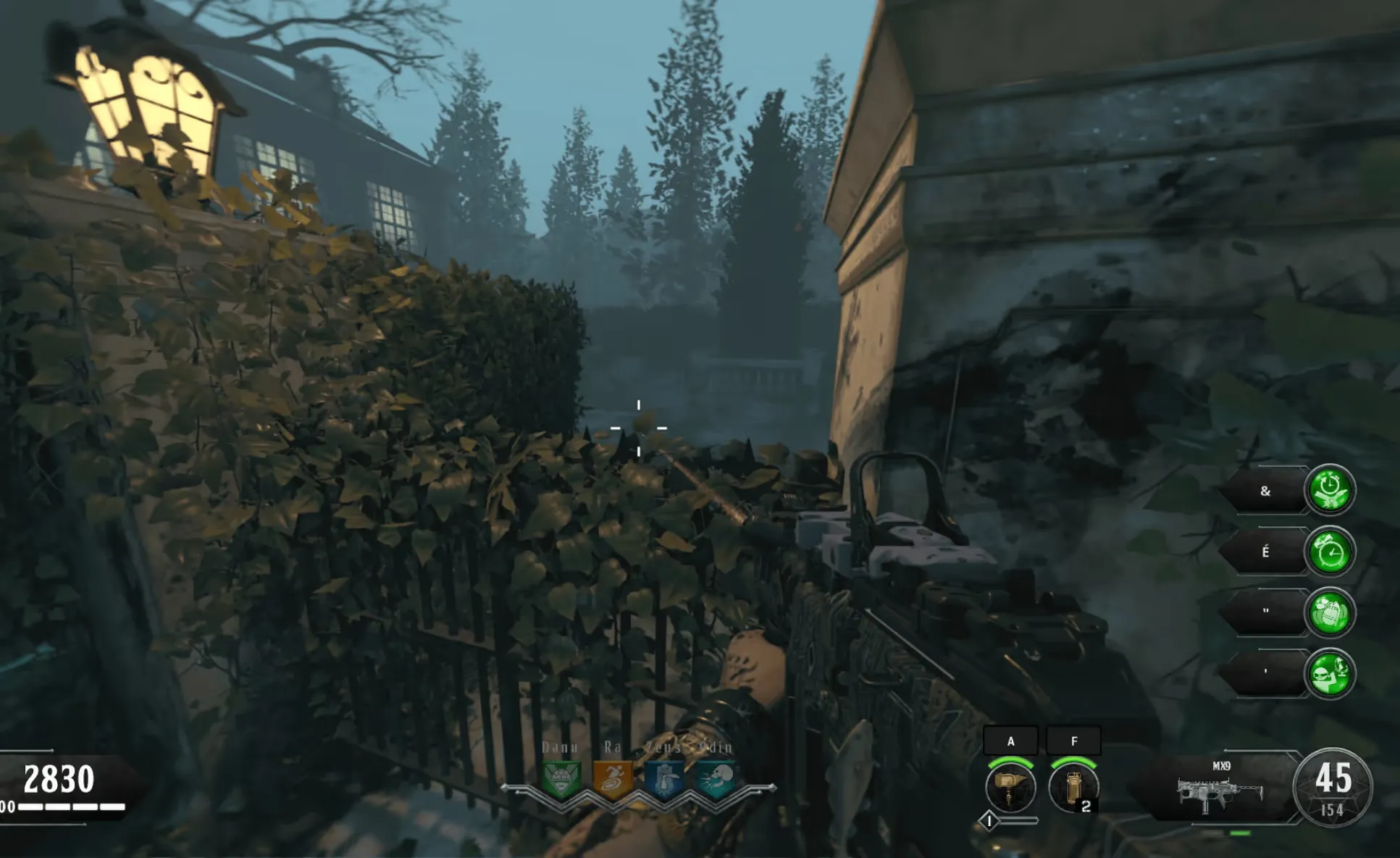Image resolution: width=1400 pixels, height=858 pixels.
Task: Activate the golden hammer special weapon
Action: tap(1010, 788)
